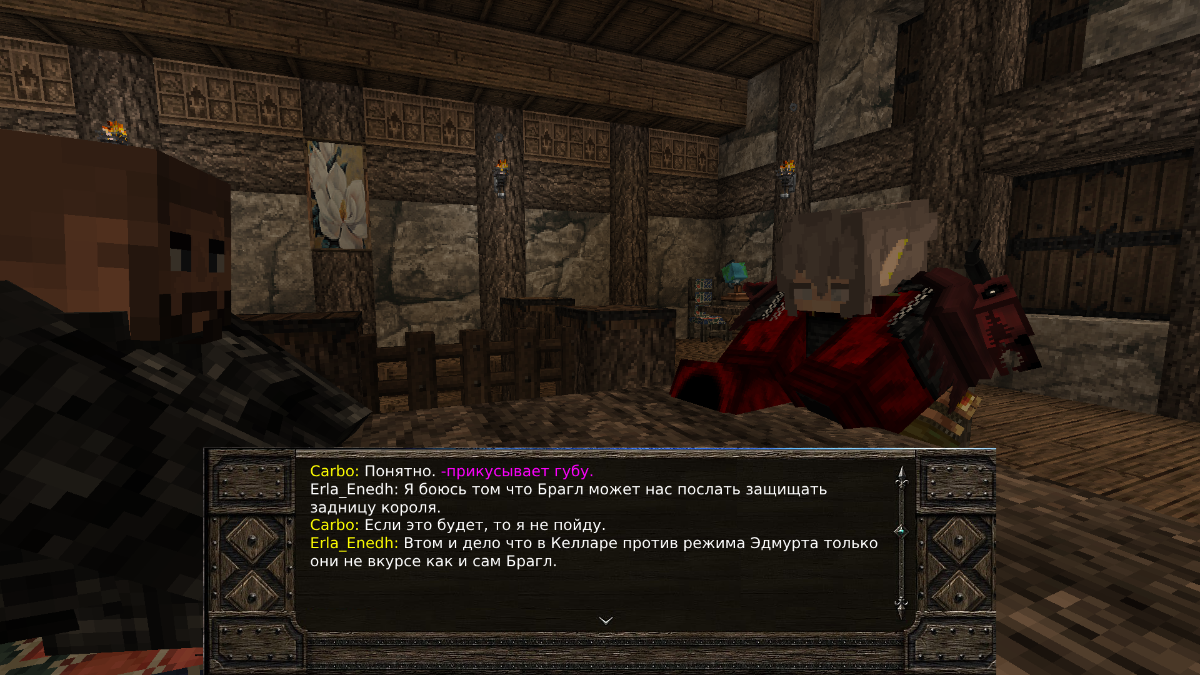1200x675 pixels.
Task: Click the chat scrollbar's teal gem handle
Action: tap(900, 529)
